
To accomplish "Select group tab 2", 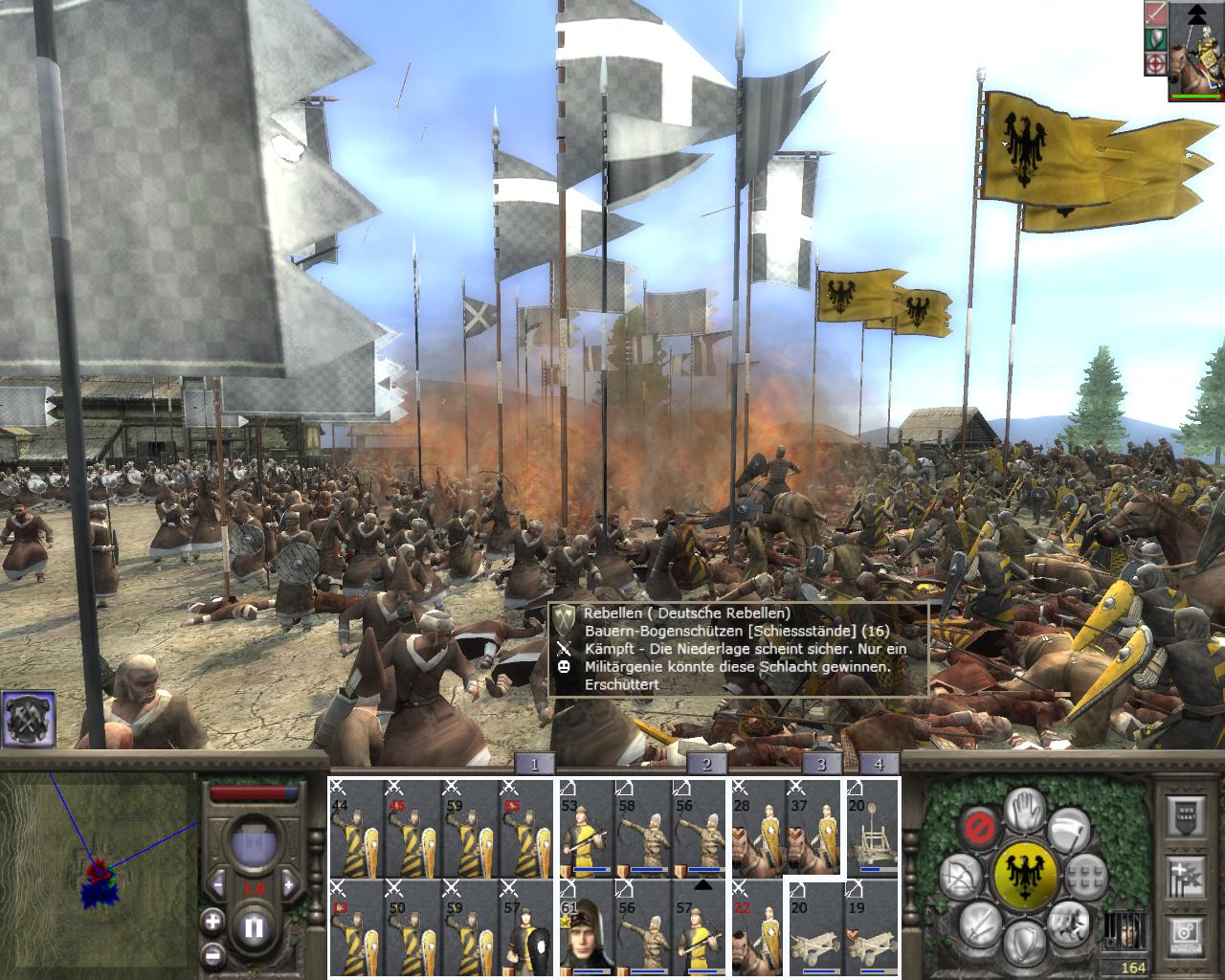I will [x=706, y=764].
